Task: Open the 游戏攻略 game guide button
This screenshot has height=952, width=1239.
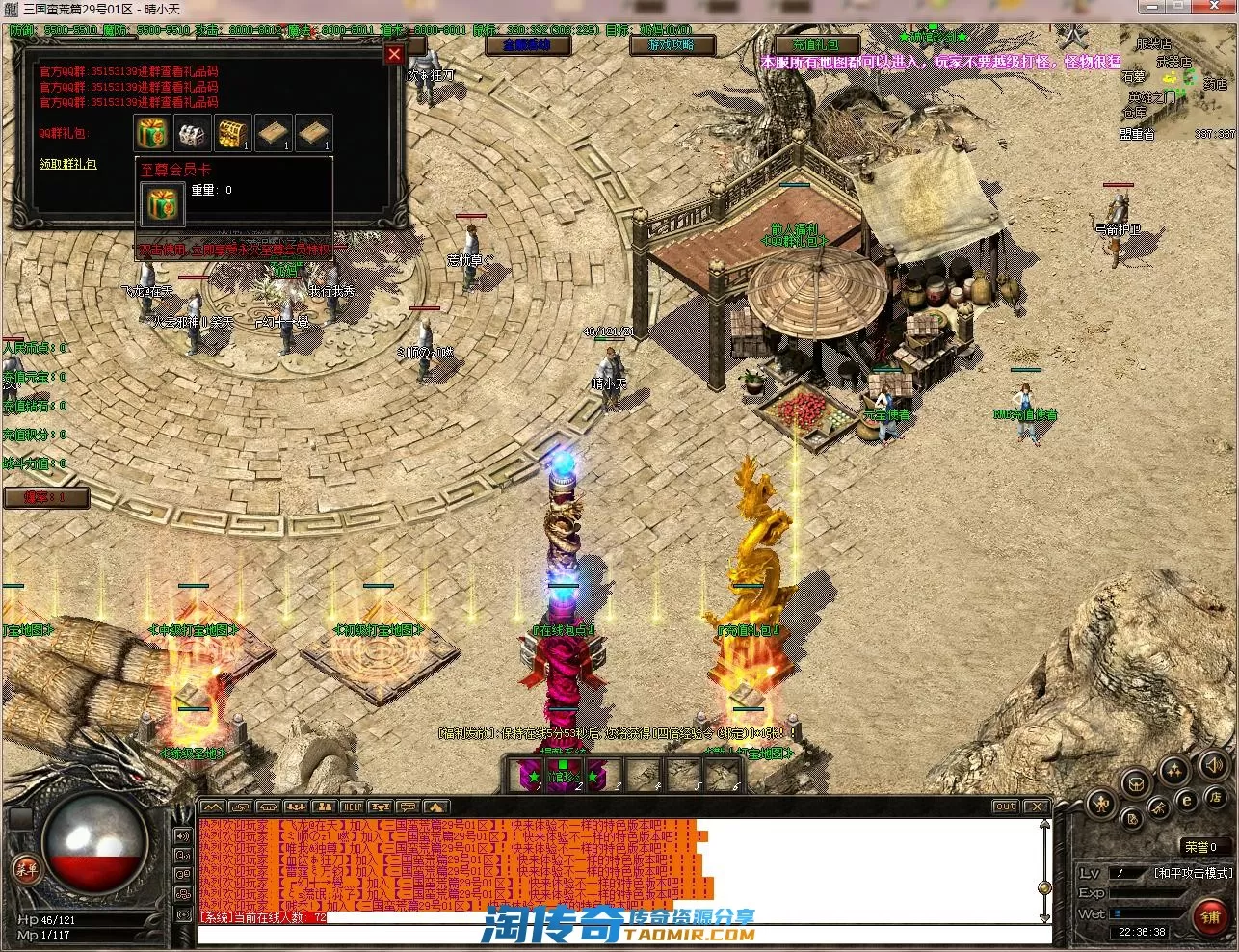Action: (x=670, y=44)
